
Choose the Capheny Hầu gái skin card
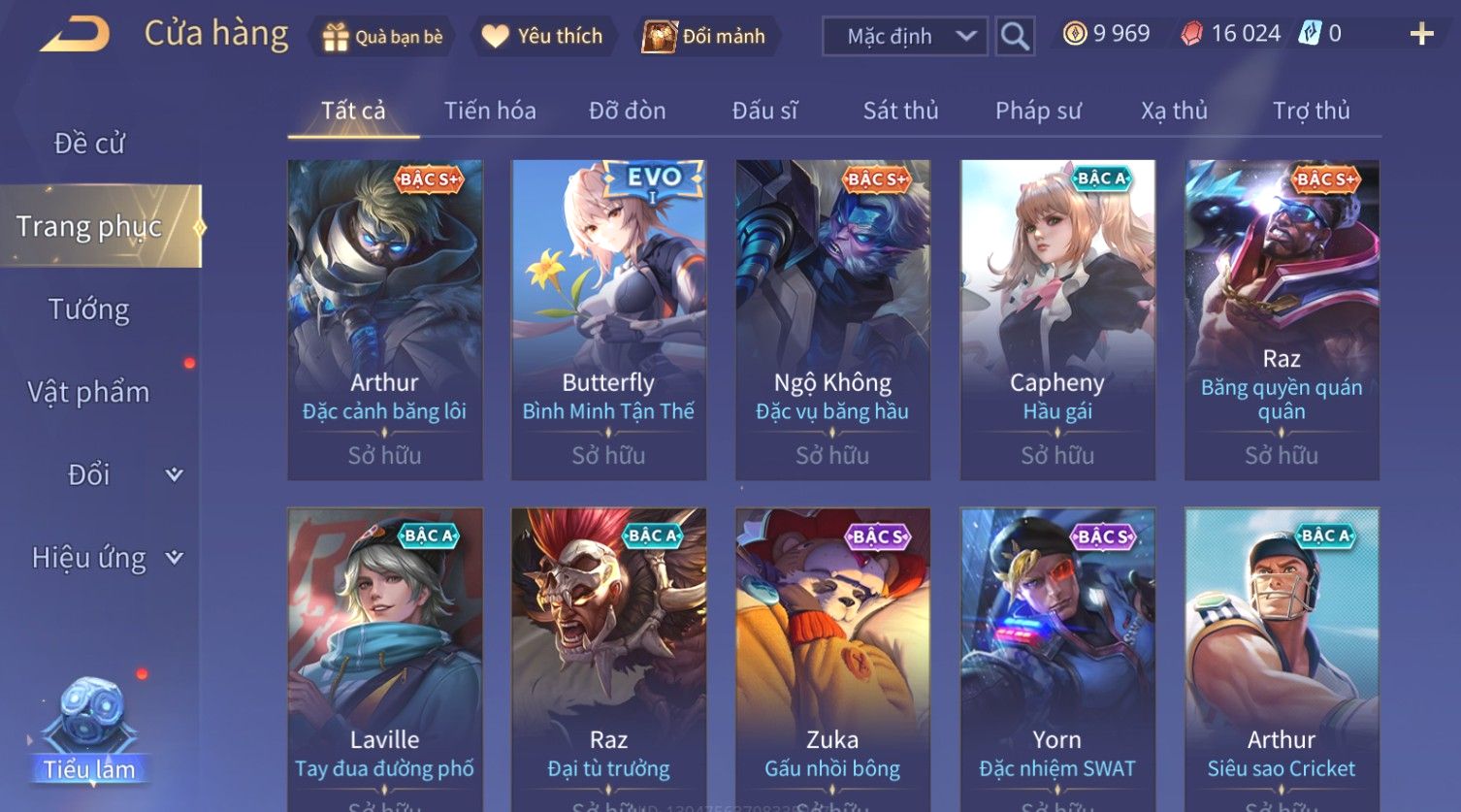tap(1057, 318)
